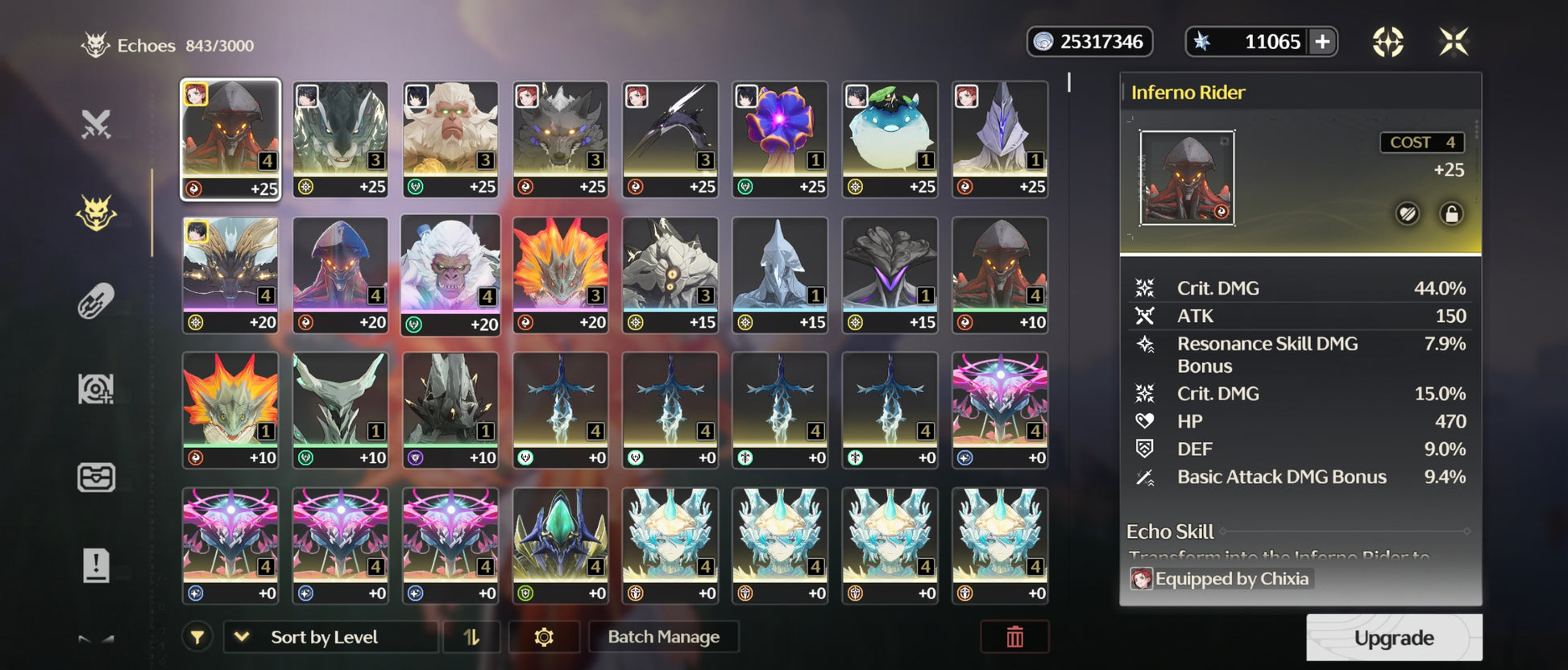Add more Astrite with the plus button
1568x670 pixels.
tap(1322, 42)
